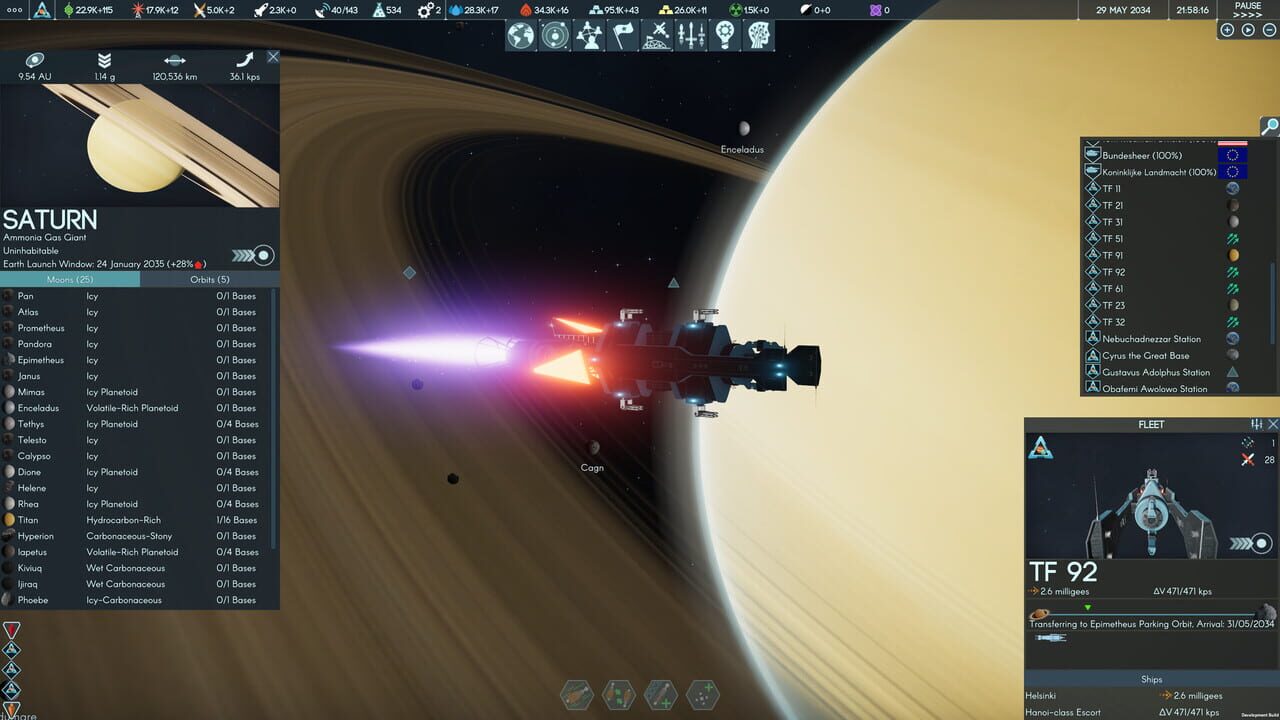Open the councilors screen via Atomium icon
The image size is (1280, 720).
tap(589, 36)
